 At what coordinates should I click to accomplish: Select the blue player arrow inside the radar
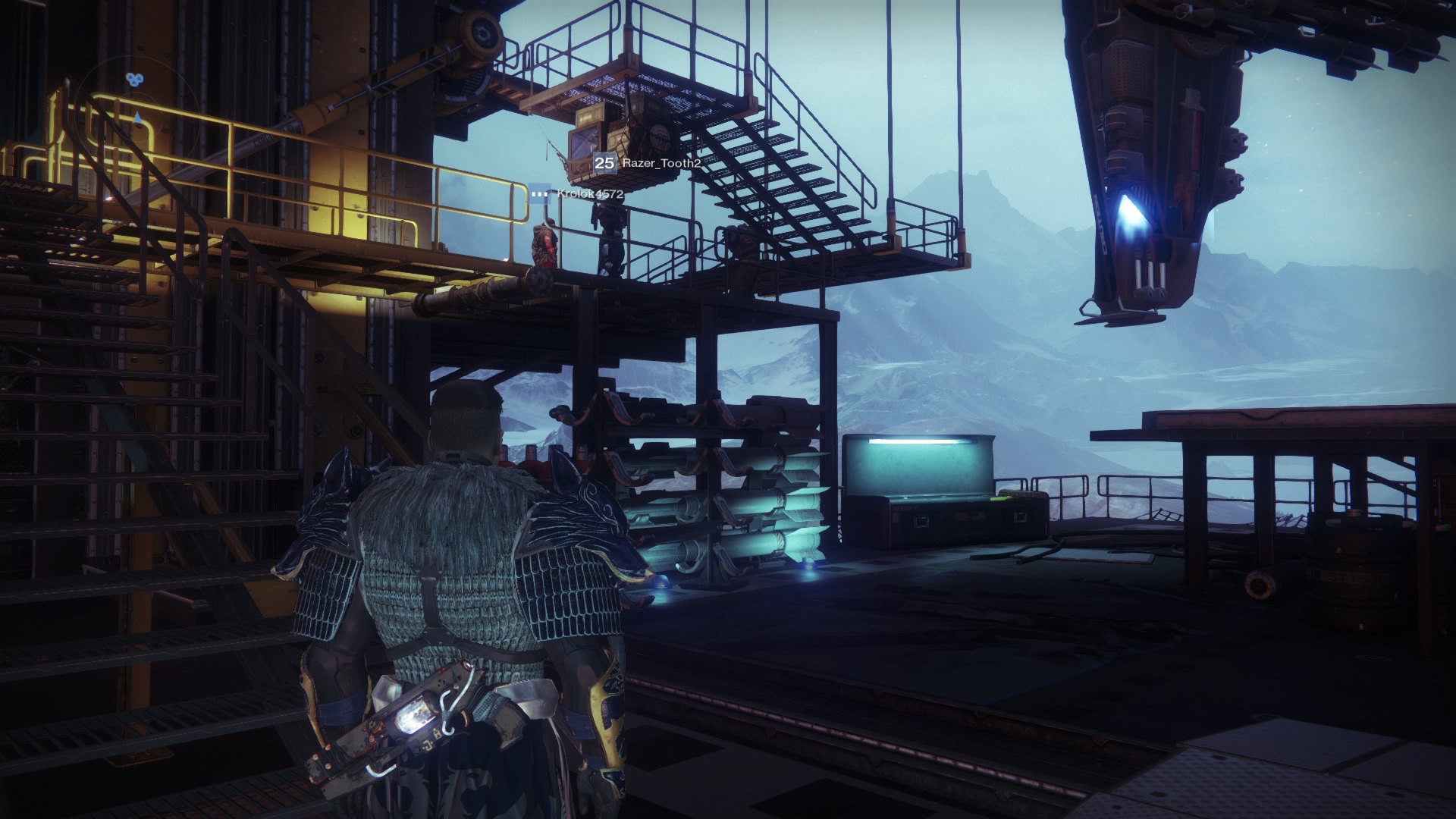(137, 118)
